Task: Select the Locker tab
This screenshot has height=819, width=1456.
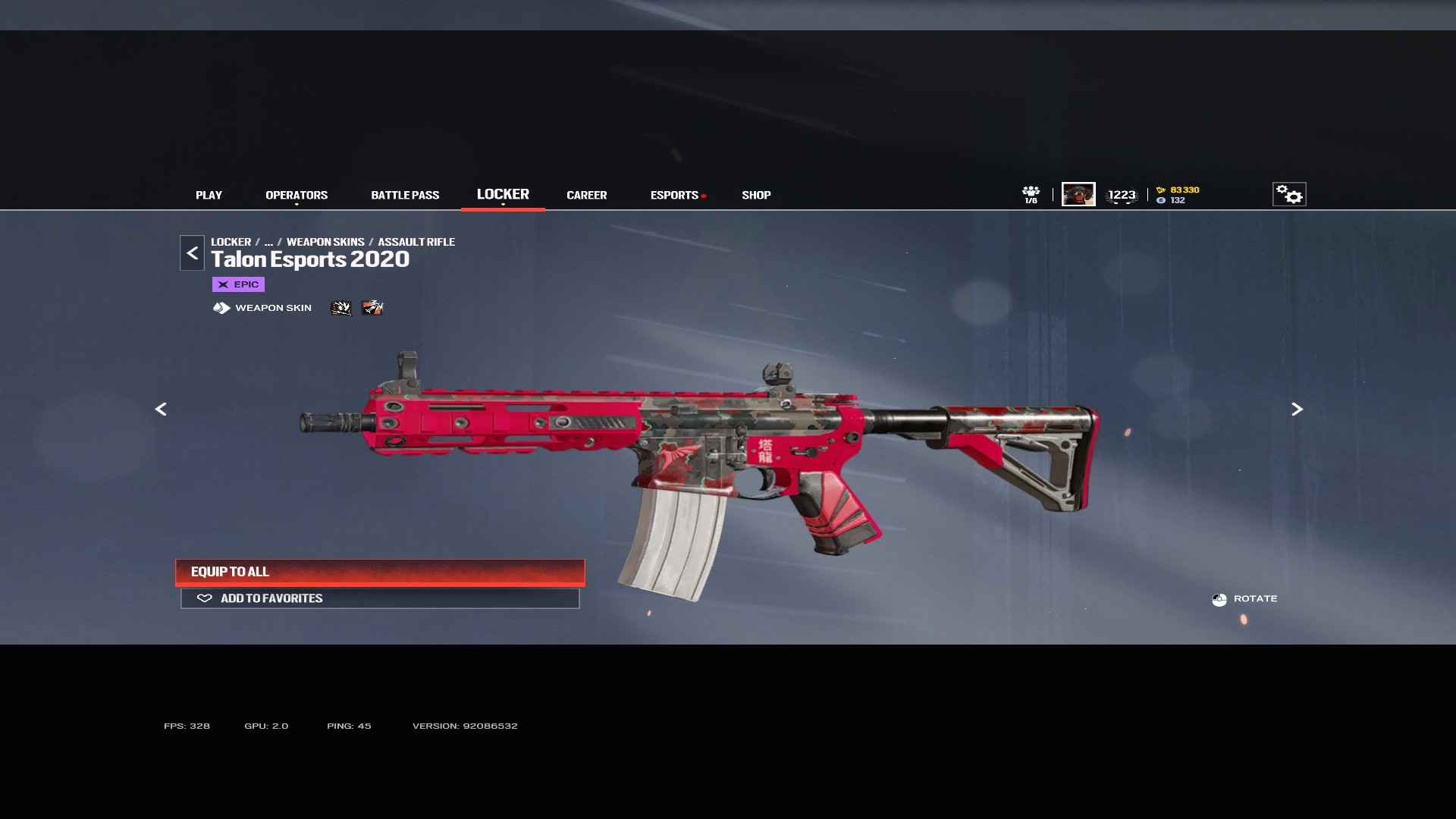Action: pos(503,194)
